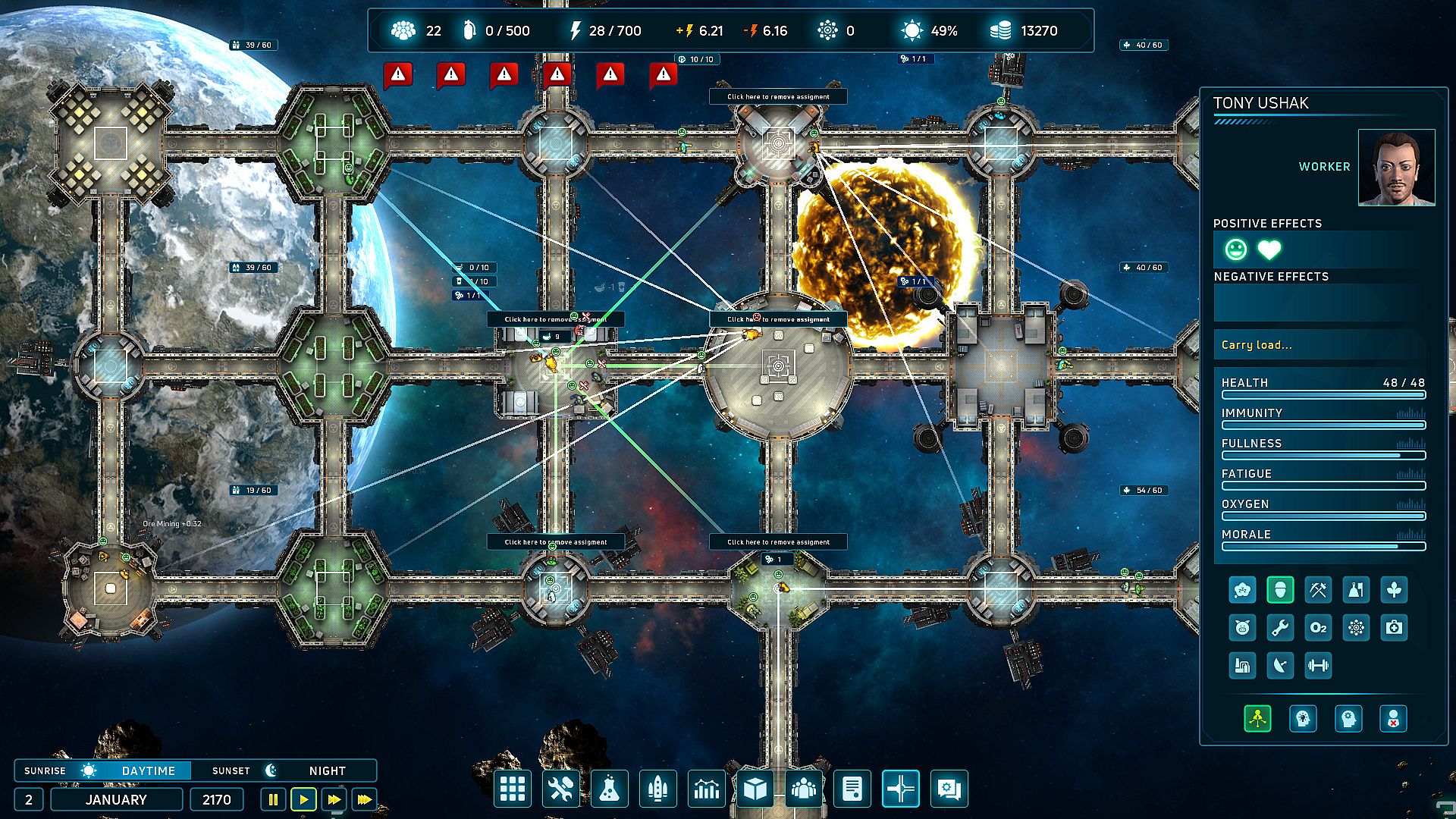Open the build grid menu

coord(512,789)
